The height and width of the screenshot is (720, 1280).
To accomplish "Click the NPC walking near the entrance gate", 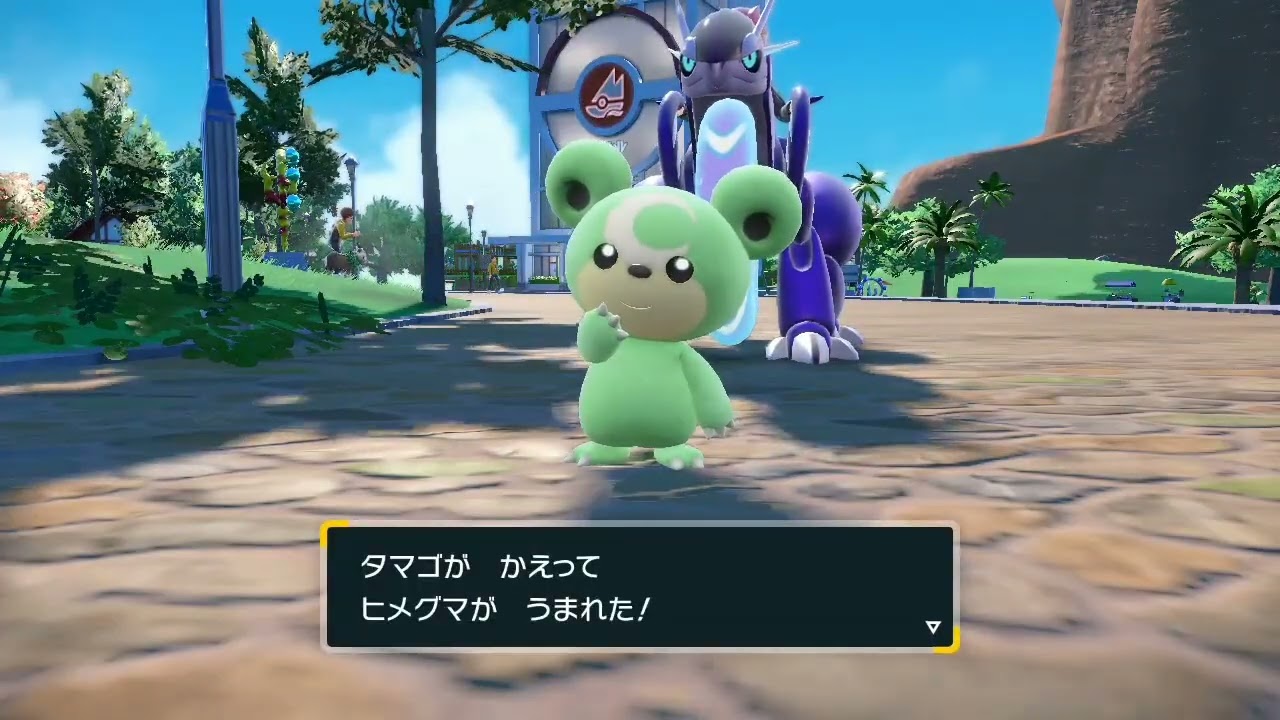I will [494, 268].
